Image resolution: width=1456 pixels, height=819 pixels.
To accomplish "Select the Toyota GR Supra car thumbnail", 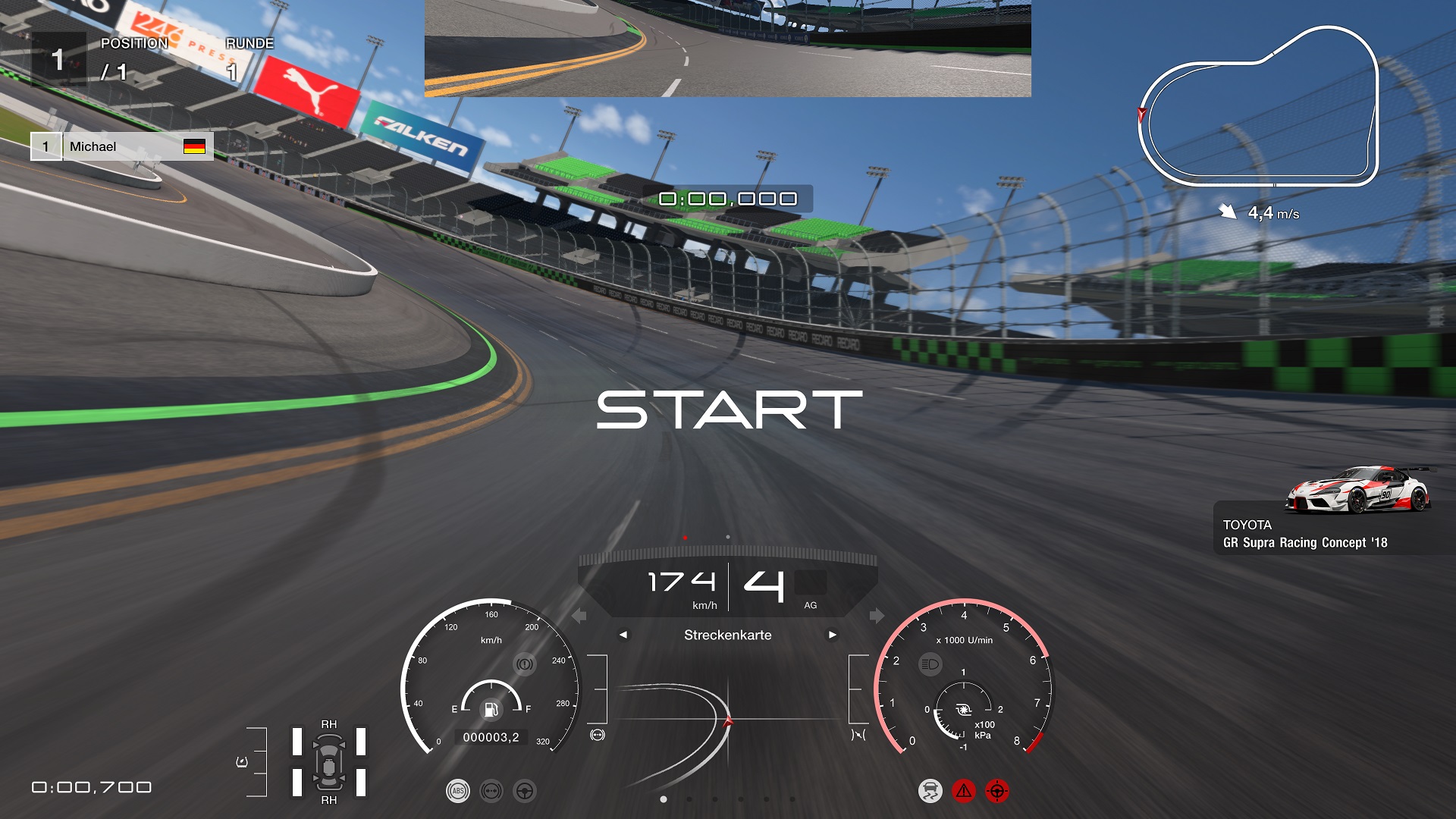I will click(x=1357, y=490).
